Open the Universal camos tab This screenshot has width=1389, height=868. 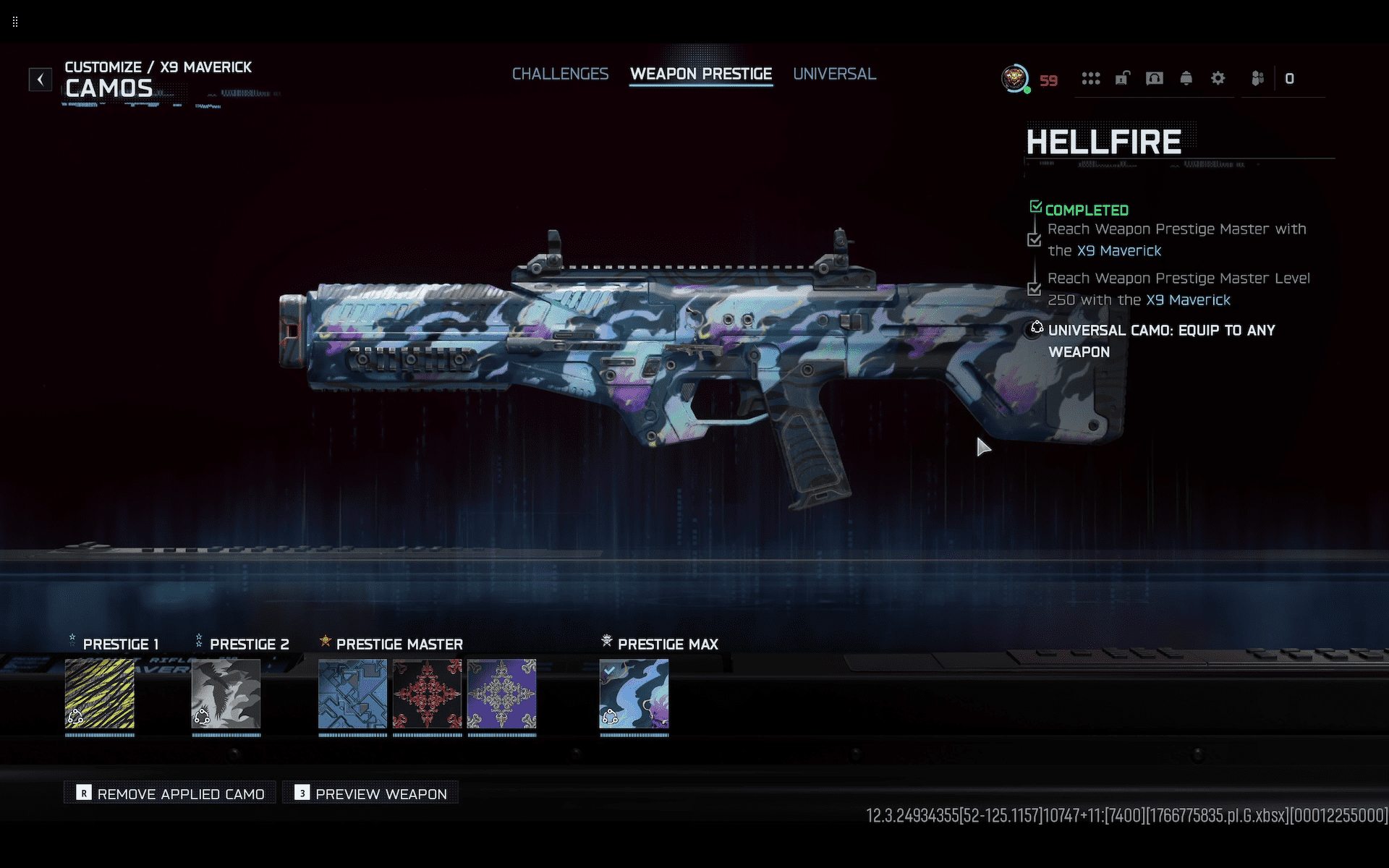(x=834, y=74)
